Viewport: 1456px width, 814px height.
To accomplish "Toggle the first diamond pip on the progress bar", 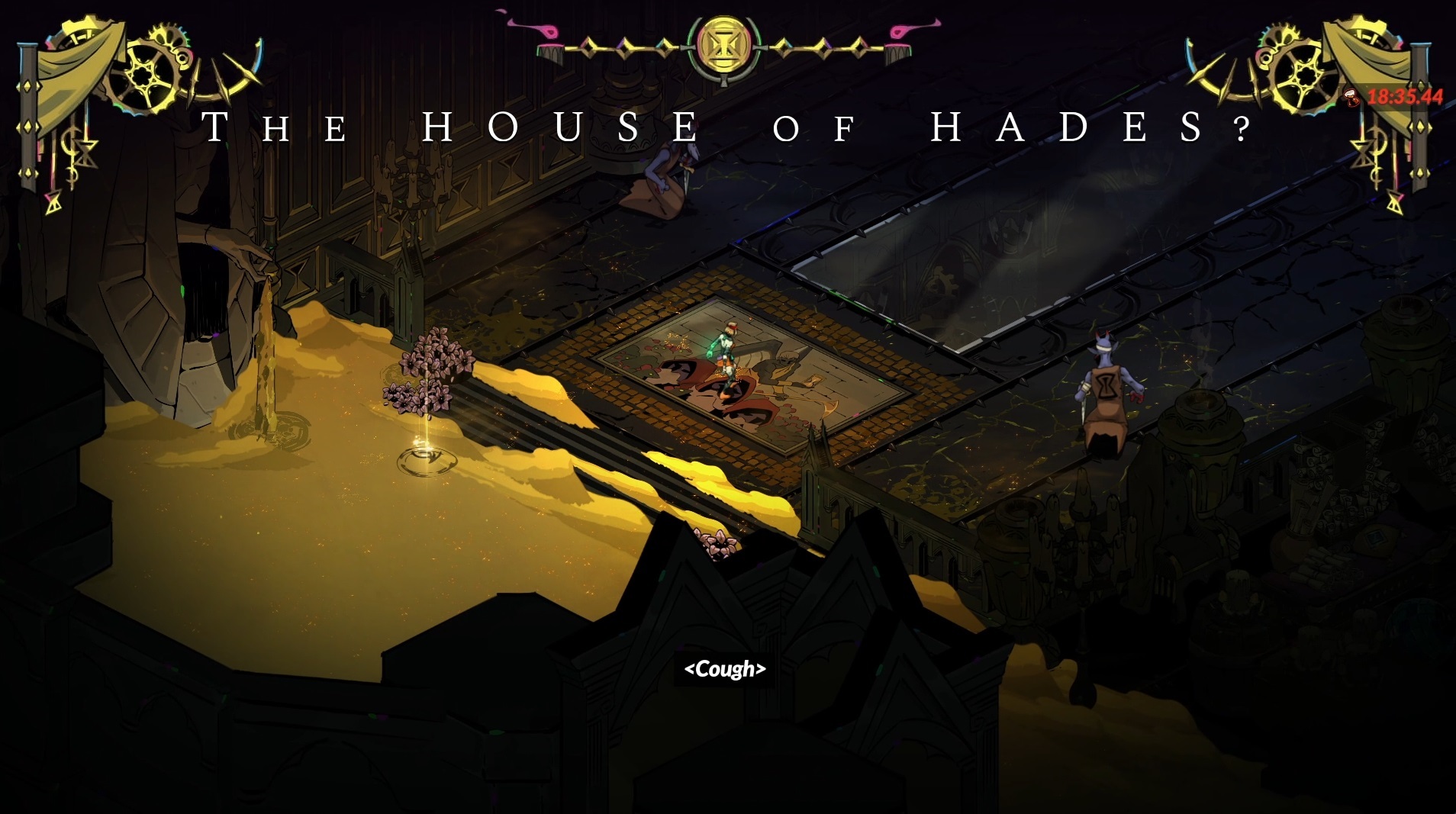I will click(x=590, y=47).
